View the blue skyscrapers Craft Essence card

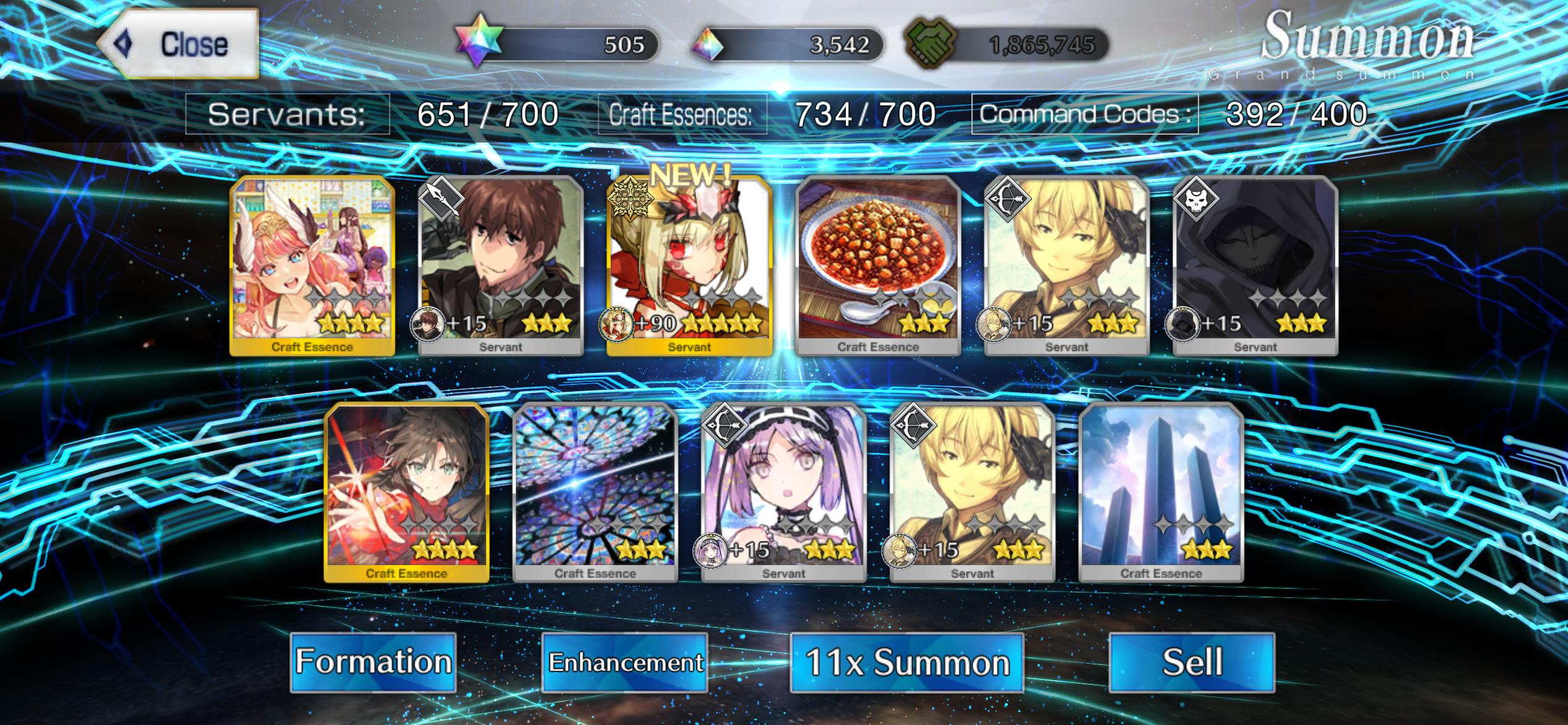pos(1161,493)
